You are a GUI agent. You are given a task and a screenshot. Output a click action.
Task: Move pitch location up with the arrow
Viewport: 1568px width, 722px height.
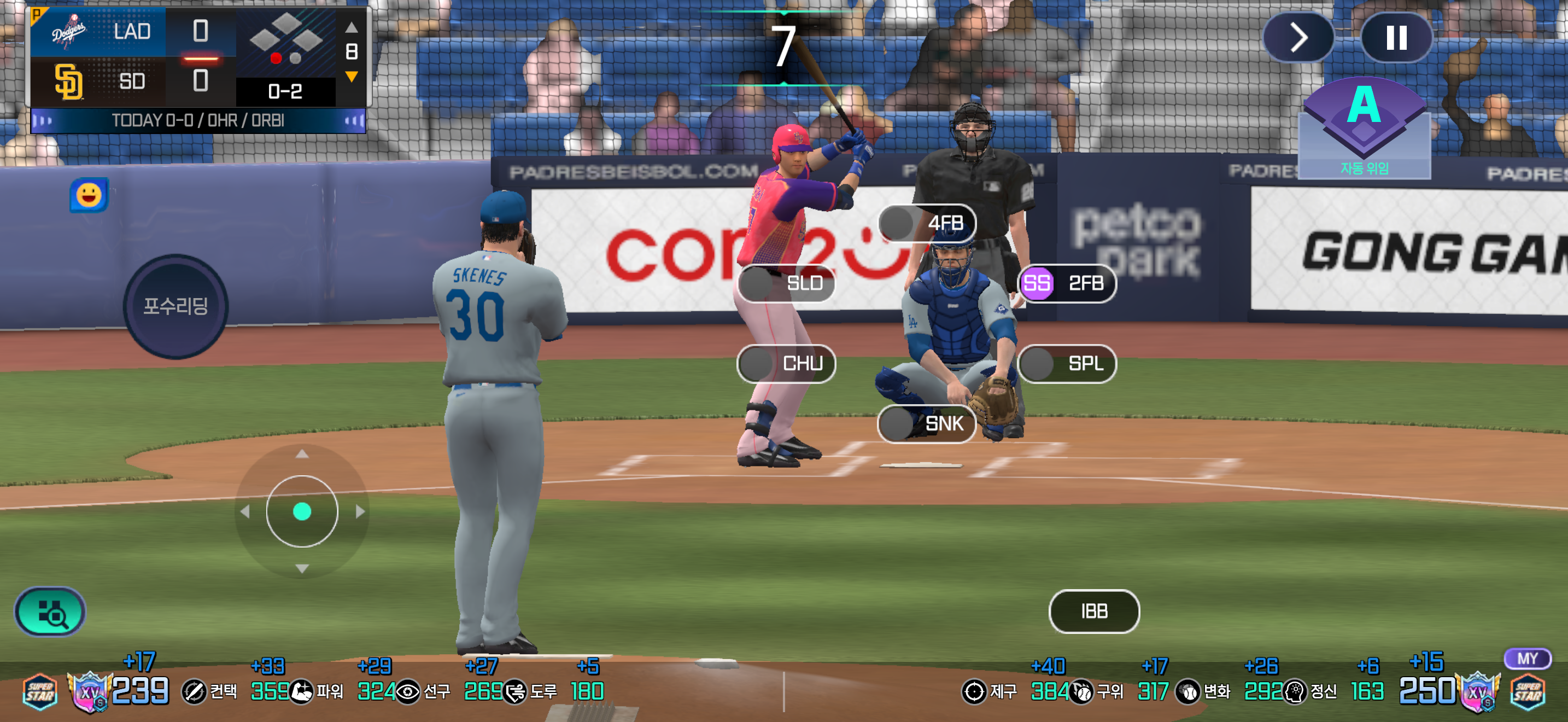click(302, 454)
